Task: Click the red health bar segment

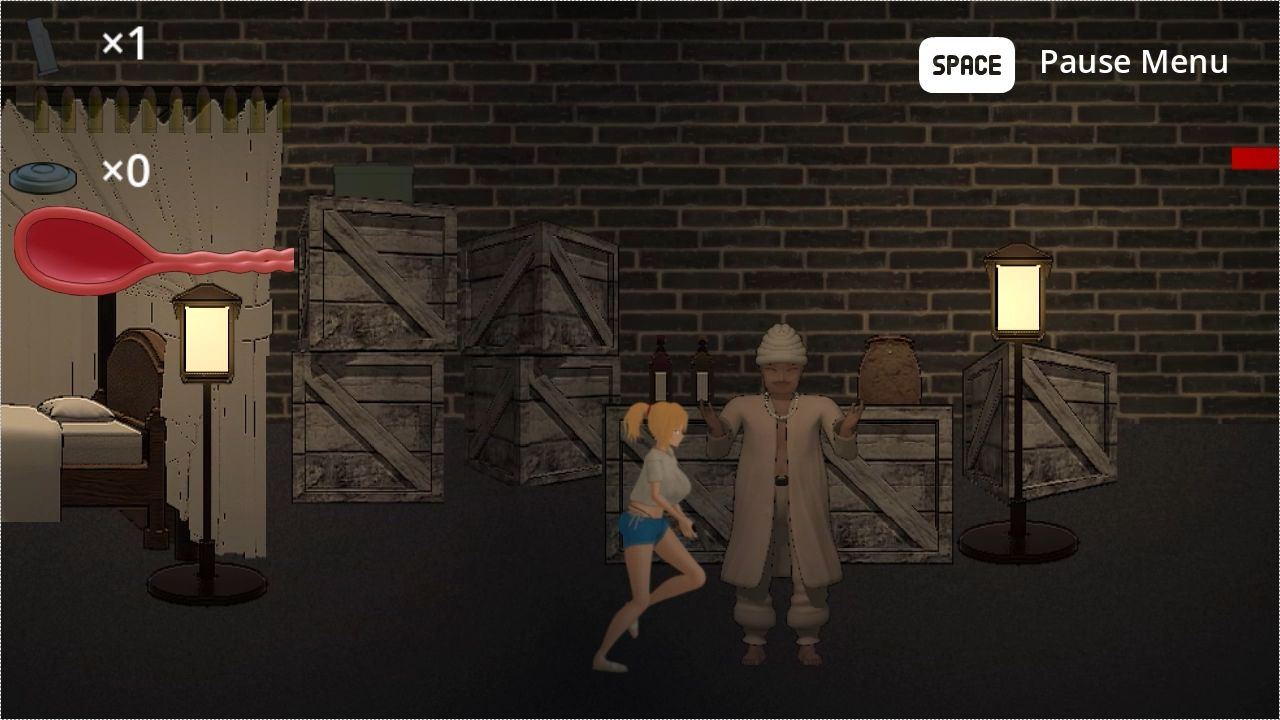Action: pyautogui.click(x=1257, y=157)
